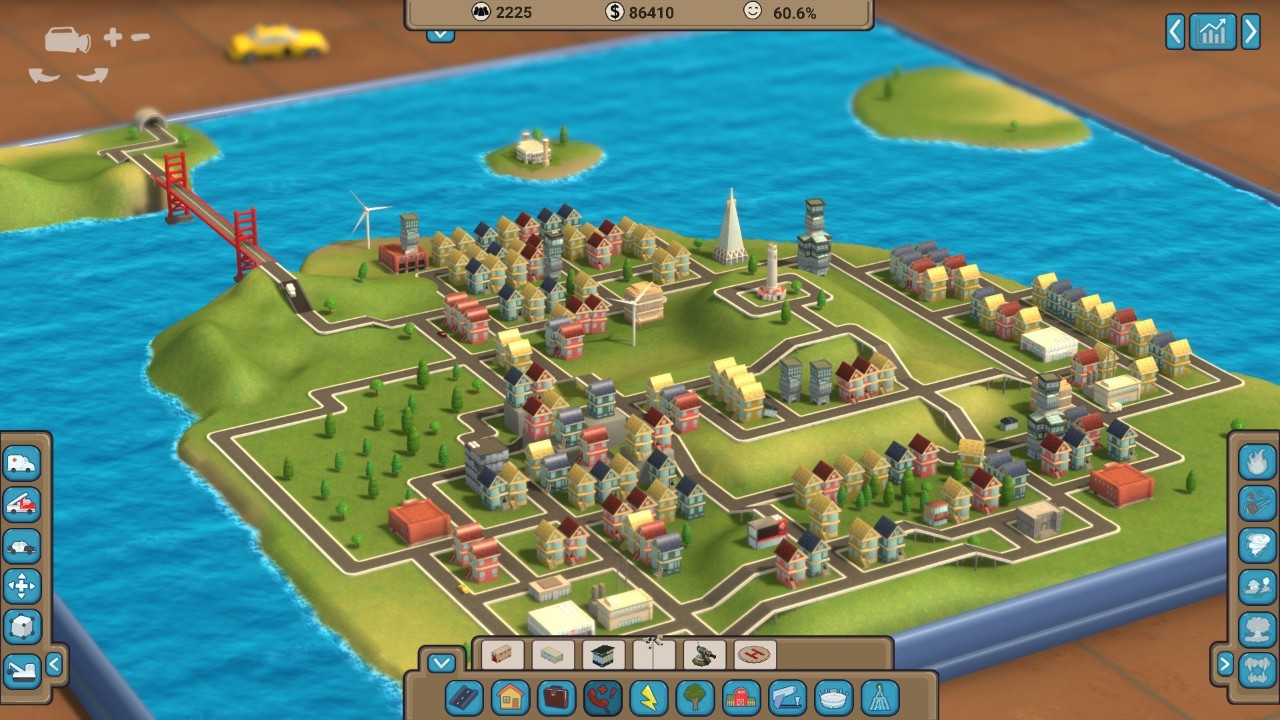Screen dimensions: 1280x720
Task: Zoom in with the camera plus button
Action: (x=112, y=38)
